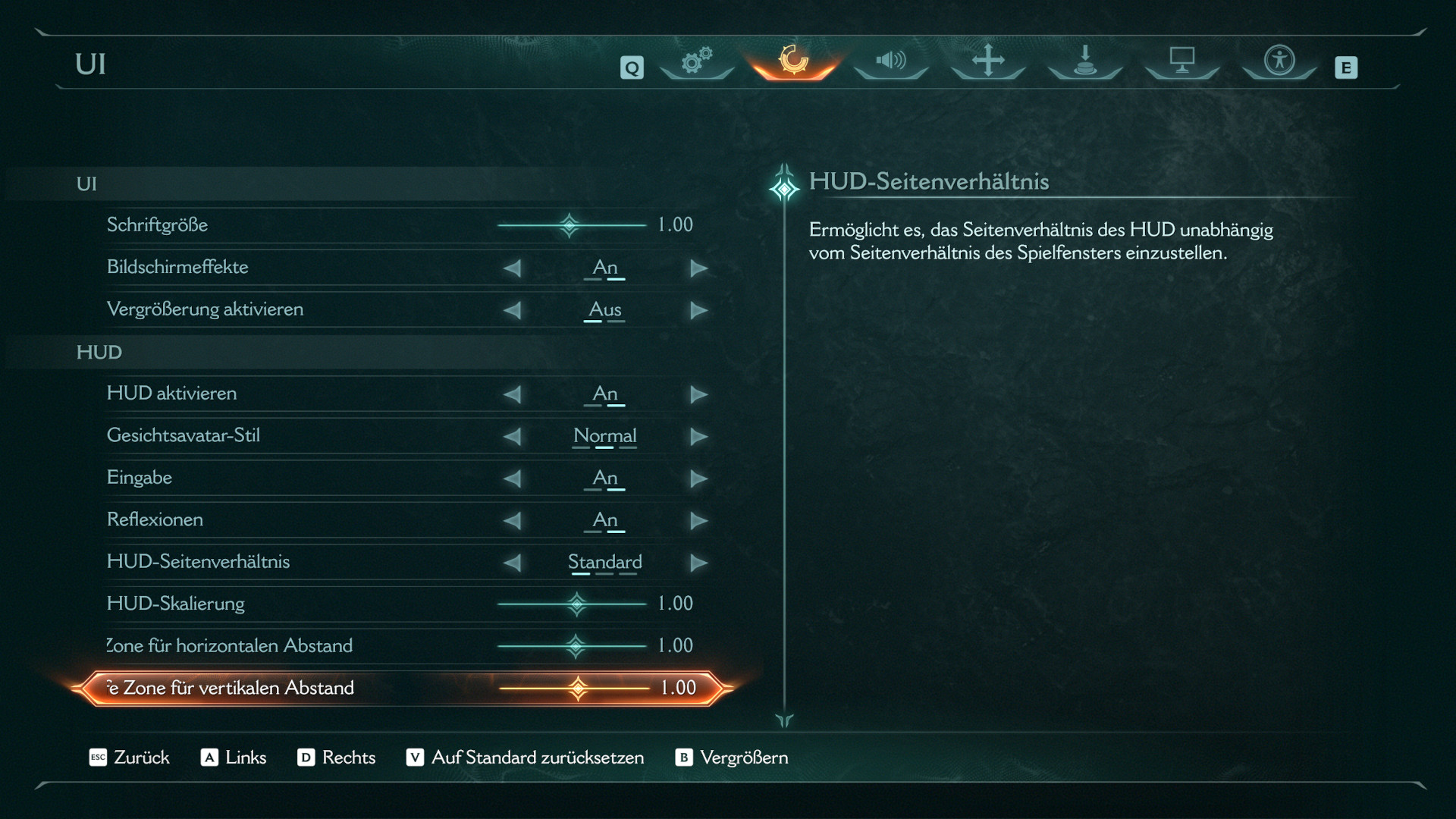Change Gesichtsavatar-Stil with the right arrow
1456x819 pixels.
coord(698,436)
